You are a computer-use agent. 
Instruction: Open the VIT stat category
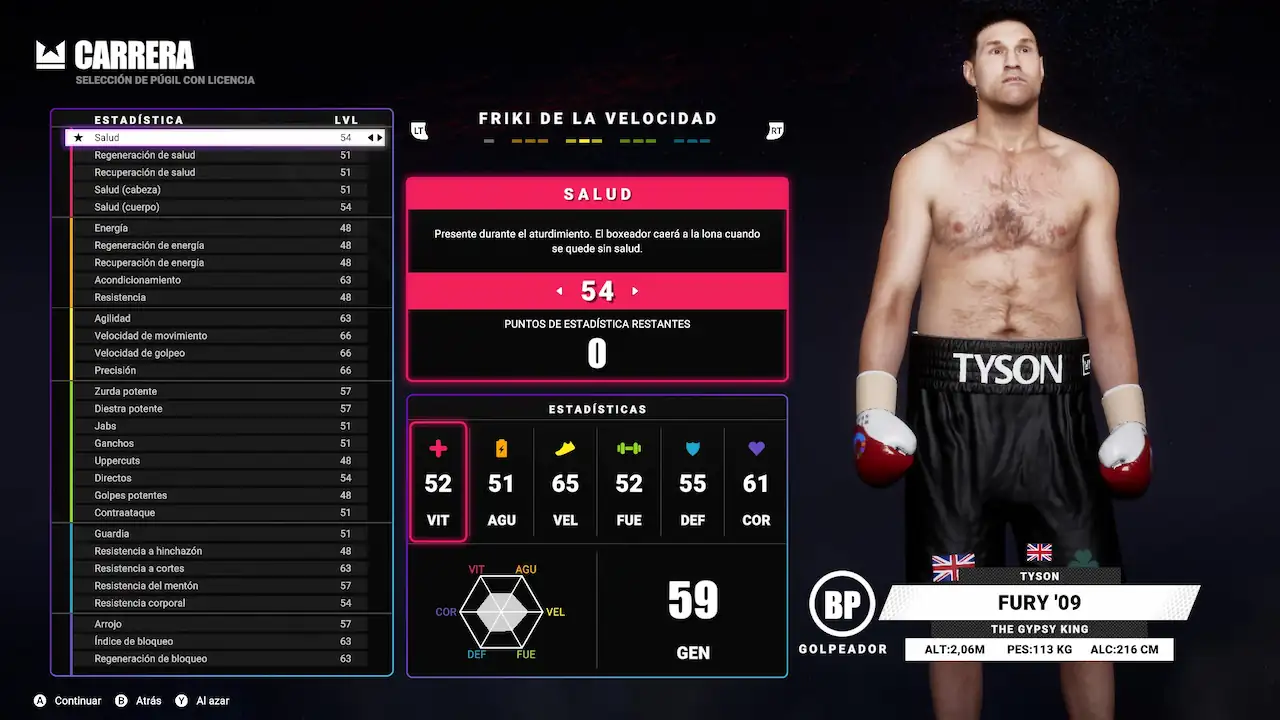tap(438, 482)
